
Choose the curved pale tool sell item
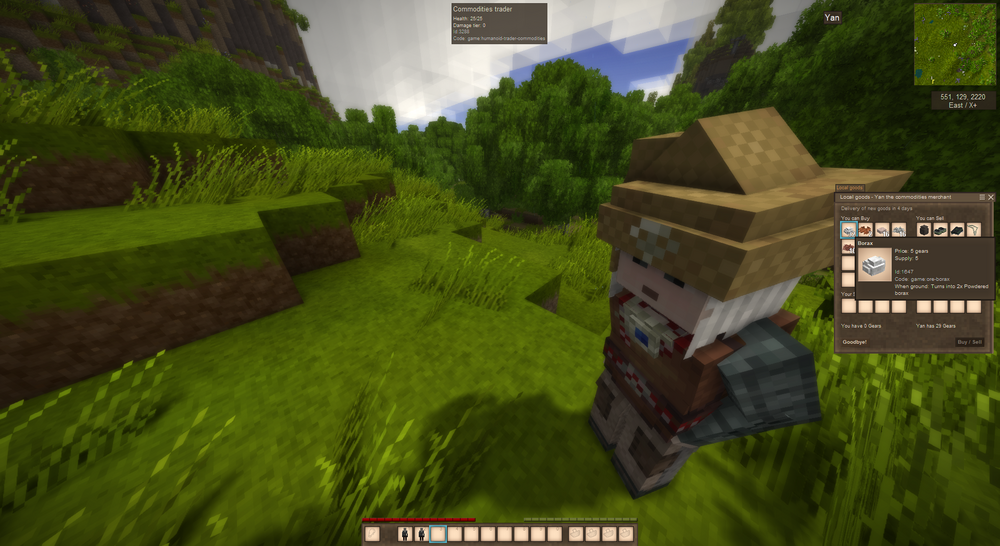pyautogui.click(x=972, y=230)
